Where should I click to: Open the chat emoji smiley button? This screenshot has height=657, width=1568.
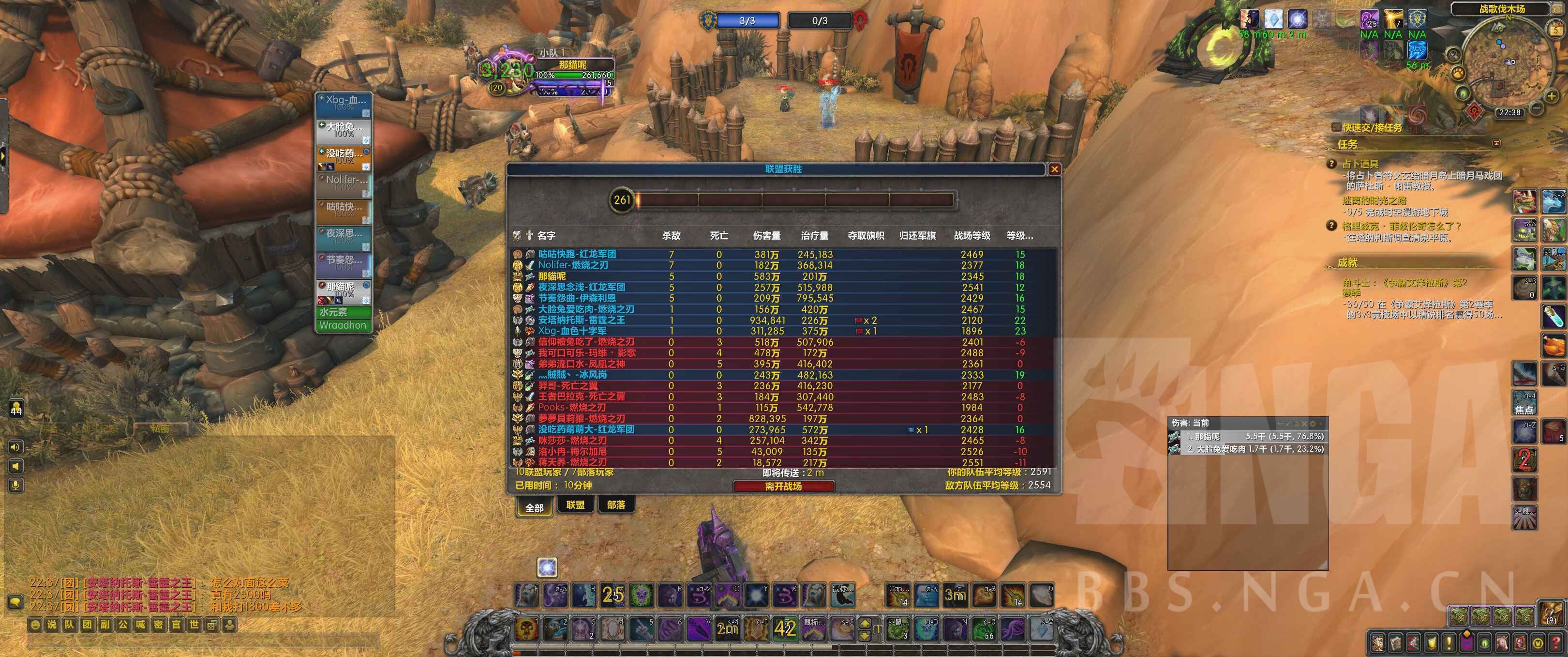click(x=34, y=625)
